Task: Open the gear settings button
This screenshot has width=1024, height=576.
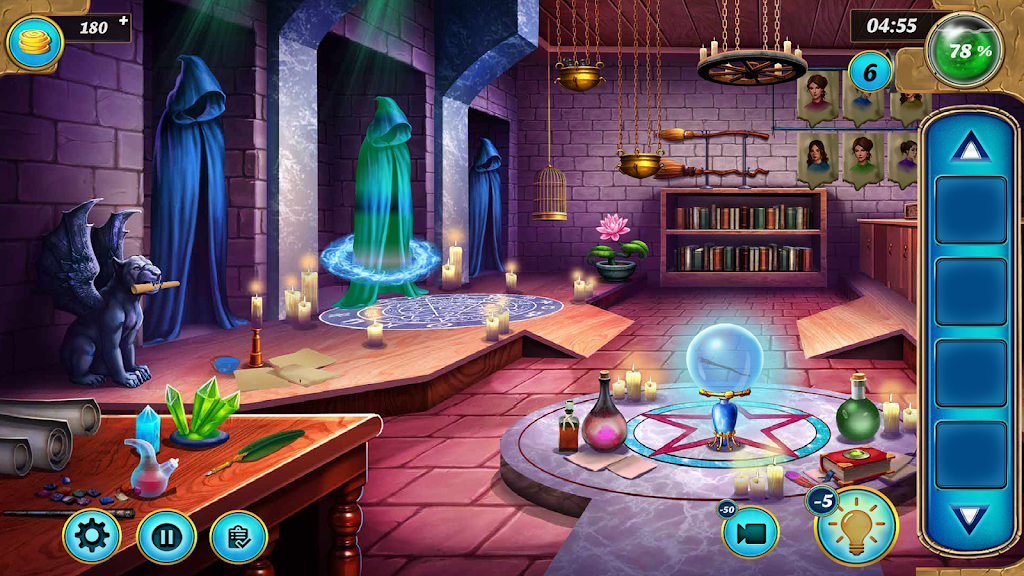Action: click(x=91, y=537)
